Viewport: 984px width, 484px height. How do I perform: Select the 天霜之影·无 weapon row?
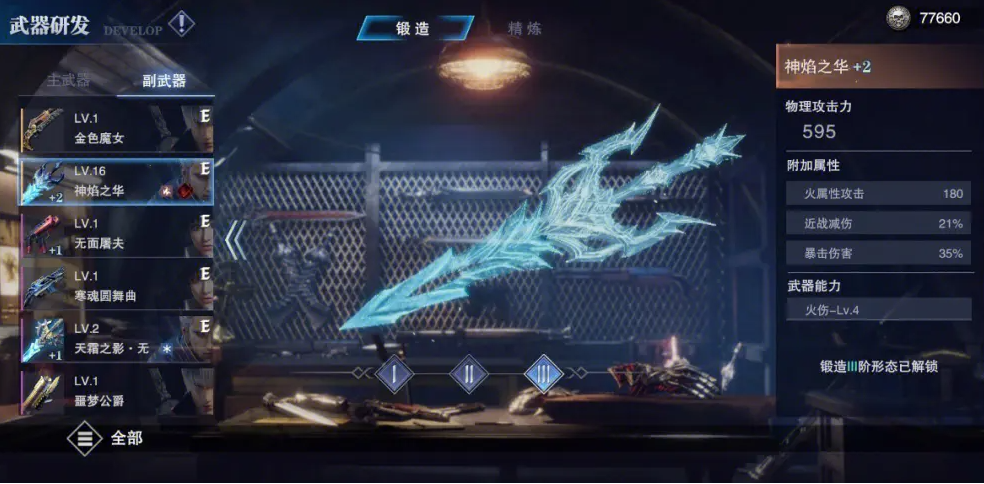pyautogui.click(x=116, y=337)
